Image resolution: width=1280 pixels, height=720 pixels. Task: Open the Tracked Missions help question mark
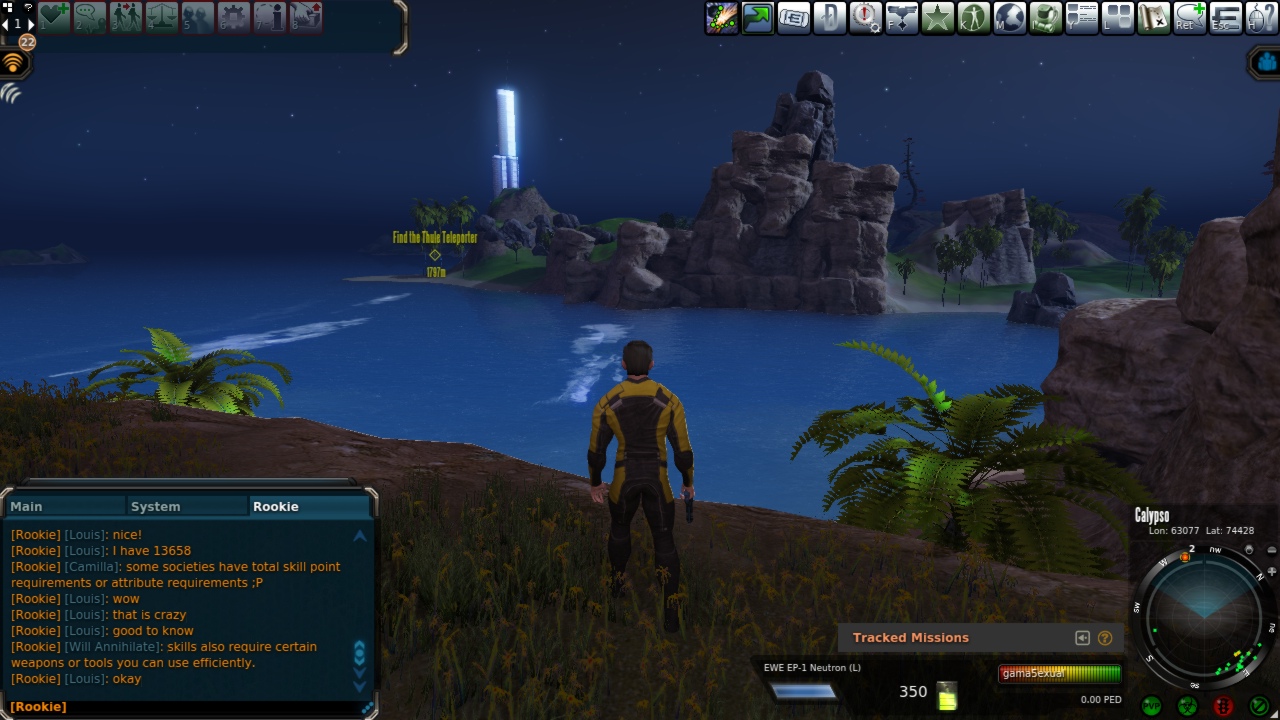1105,638
